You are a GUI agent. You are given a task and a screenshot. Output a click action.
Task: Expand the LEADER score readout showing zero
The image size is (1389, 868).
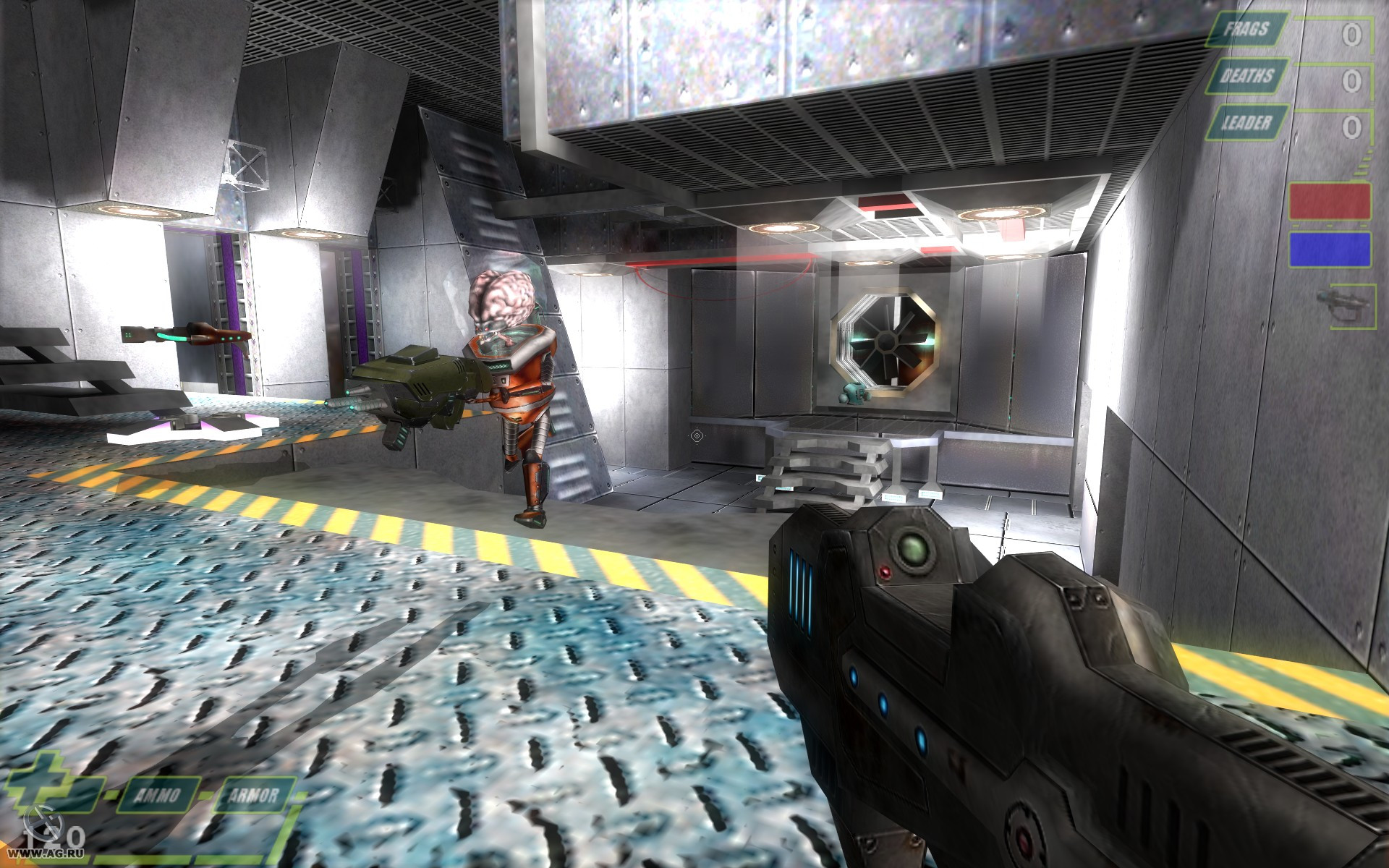point(1351,128)
